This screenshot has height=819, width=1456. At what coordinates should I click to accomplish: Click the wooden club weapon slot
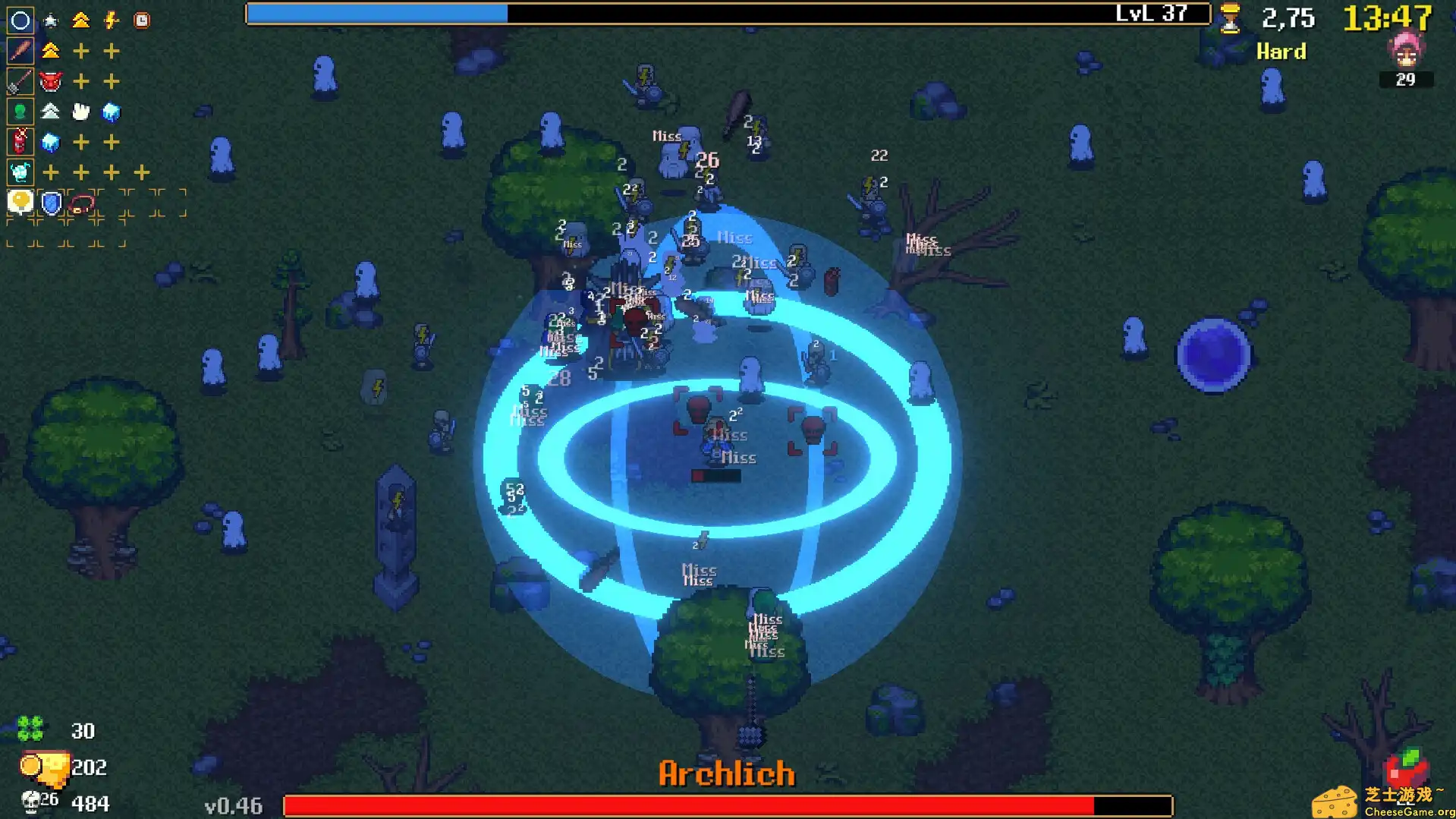20,51
